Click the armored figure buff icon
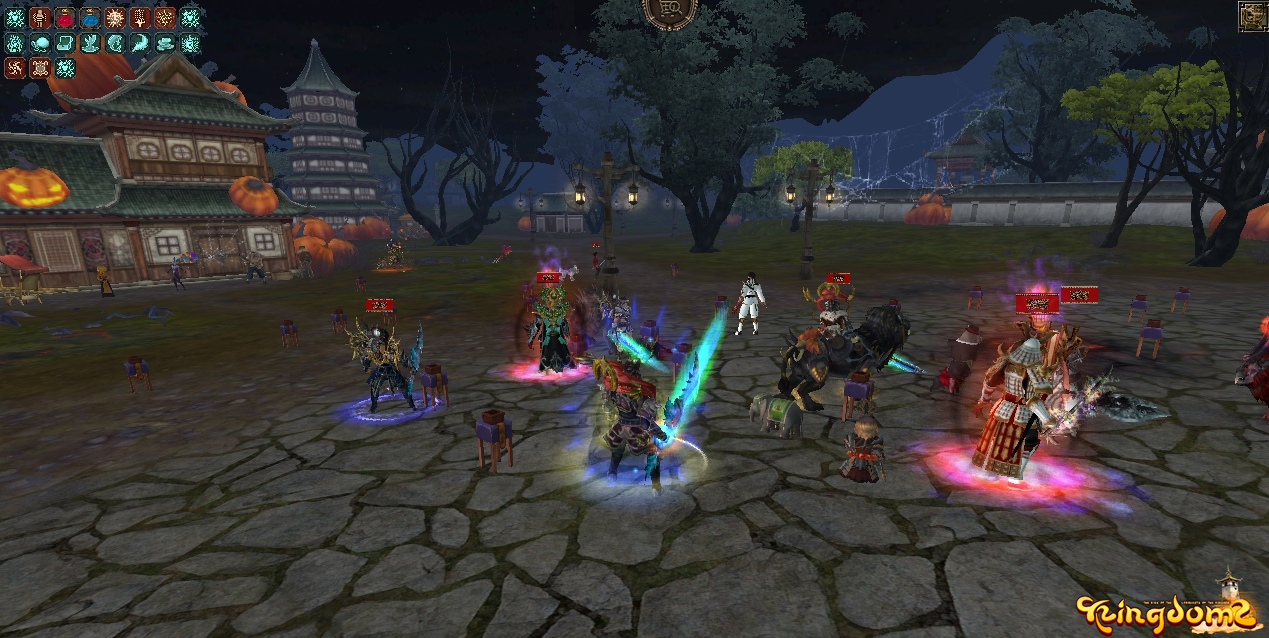 coord(40,18)
